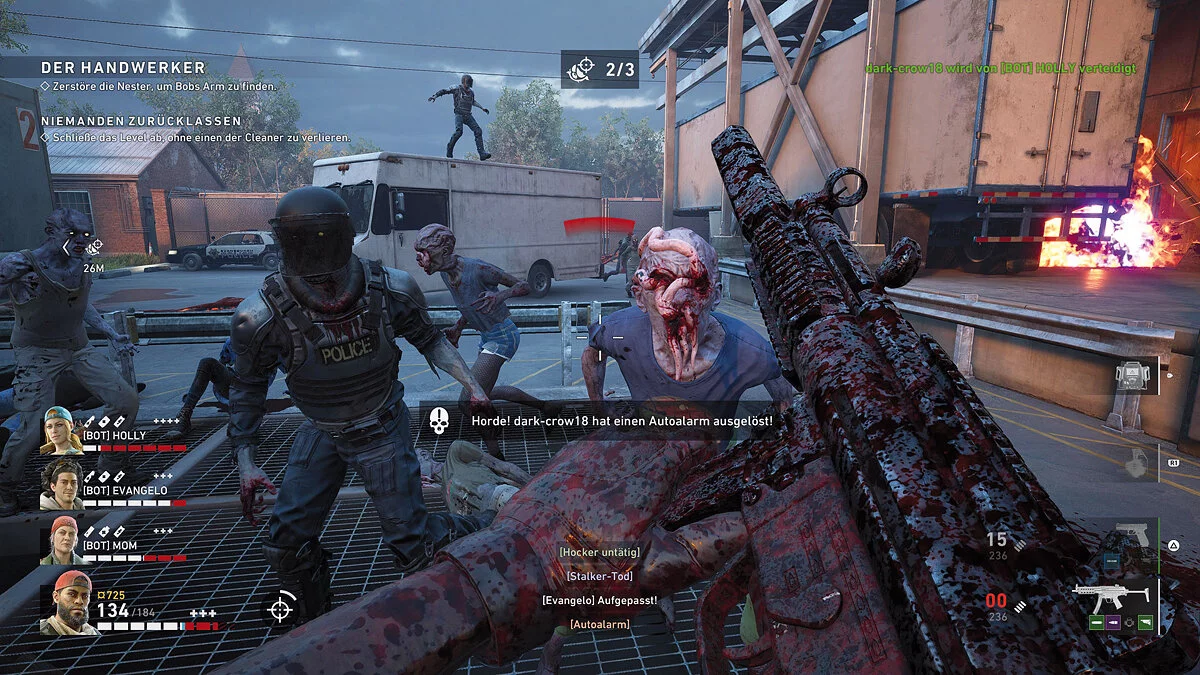
Task: Switch to the pistol sidearm slot
Action: point(1133,534)
